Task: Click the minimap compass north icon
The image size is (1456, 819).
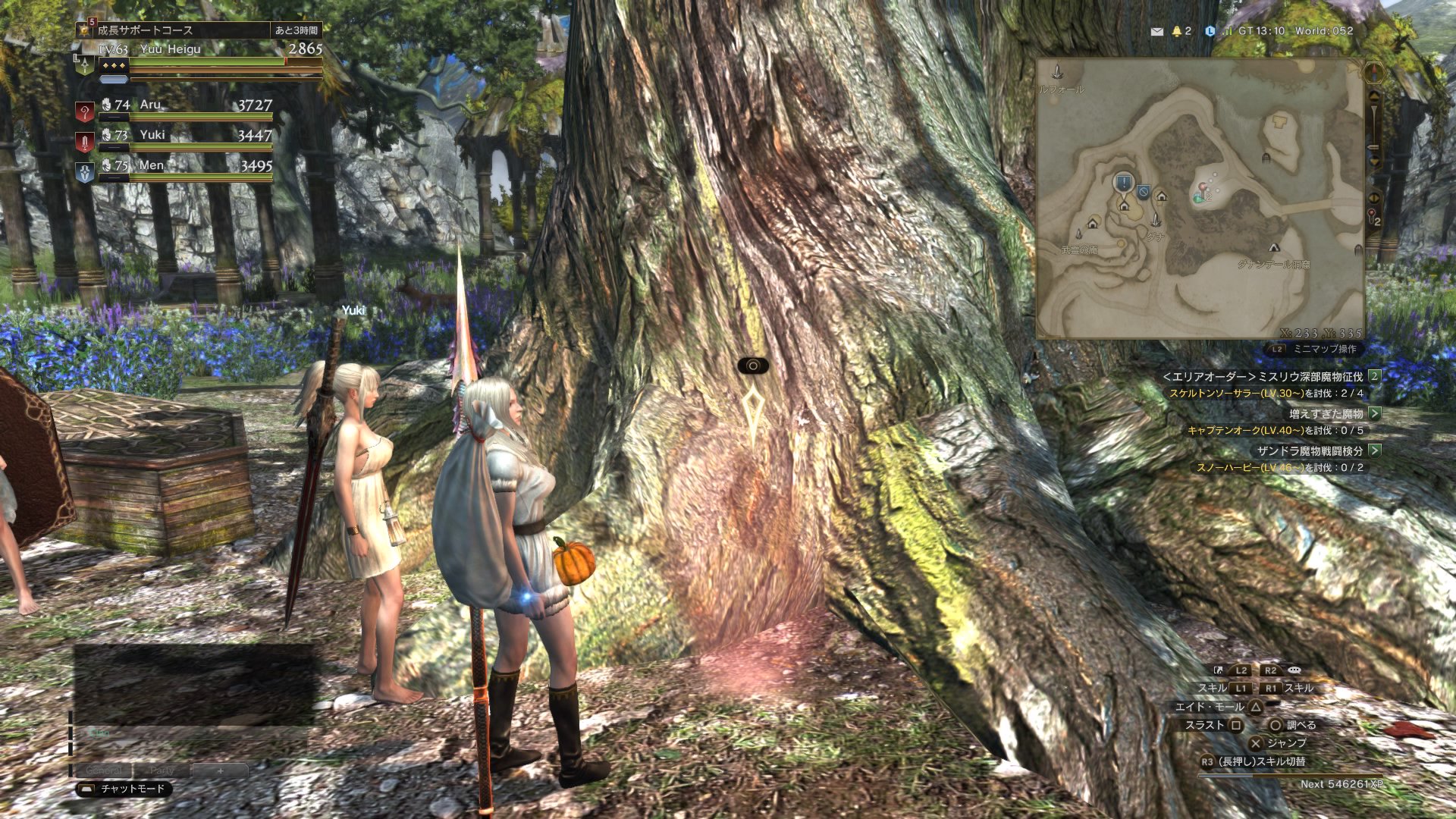Action: [x=1373, y=73]
